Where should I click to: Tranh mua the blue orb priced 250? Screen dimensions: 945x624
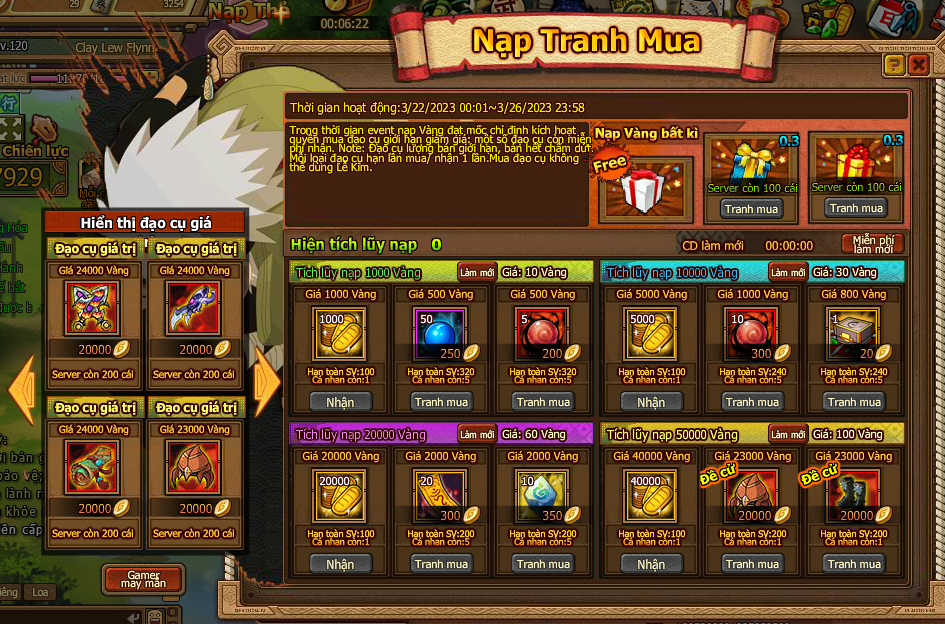(442, 402)
